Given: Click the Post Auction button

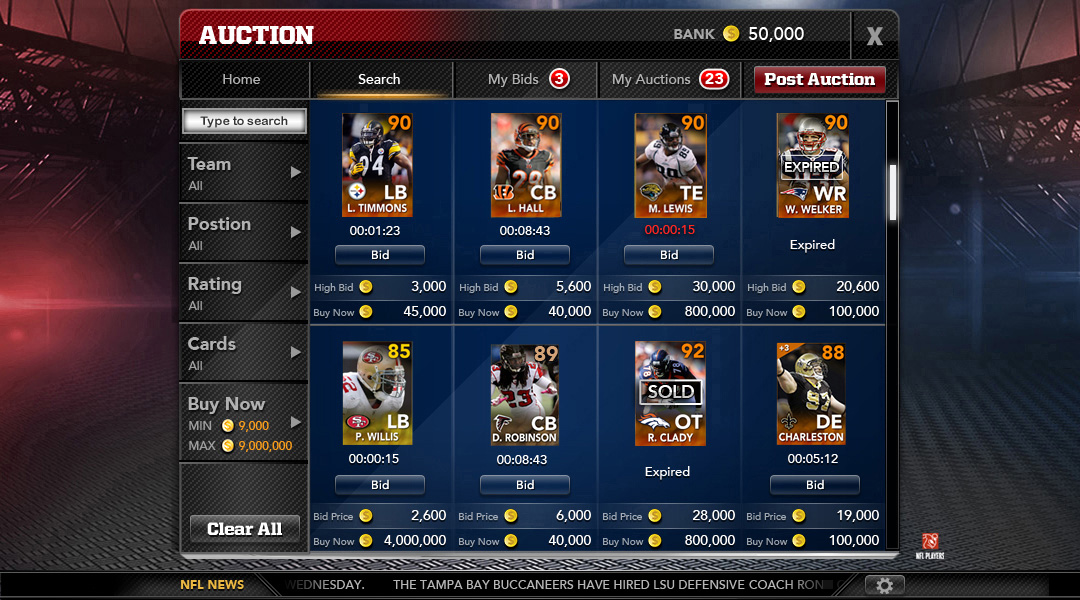Looking at the screenshot, I should (819, 80).
